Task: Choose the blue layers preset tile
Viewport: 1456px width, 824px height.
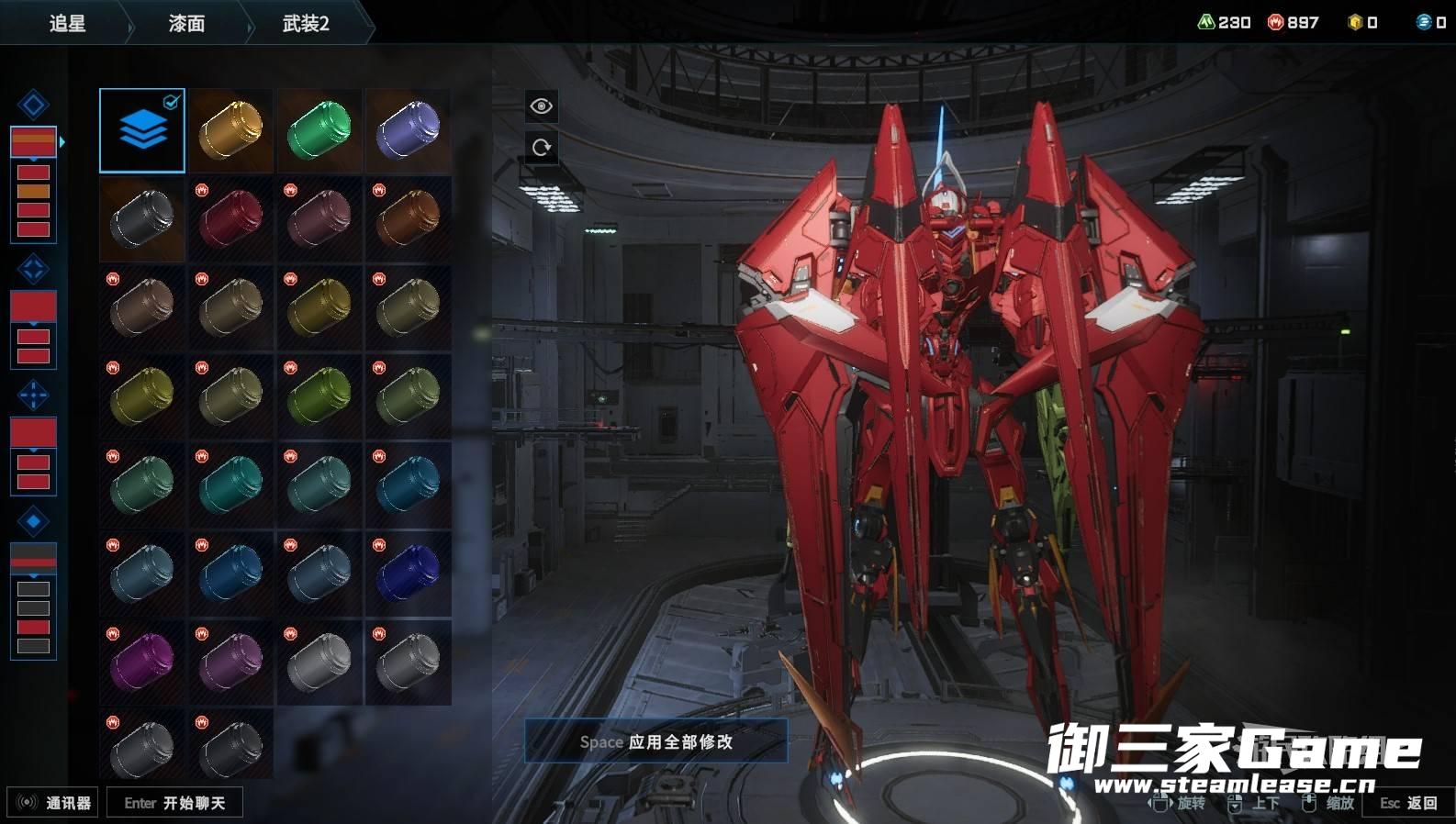Action: (x=142, y=130)
